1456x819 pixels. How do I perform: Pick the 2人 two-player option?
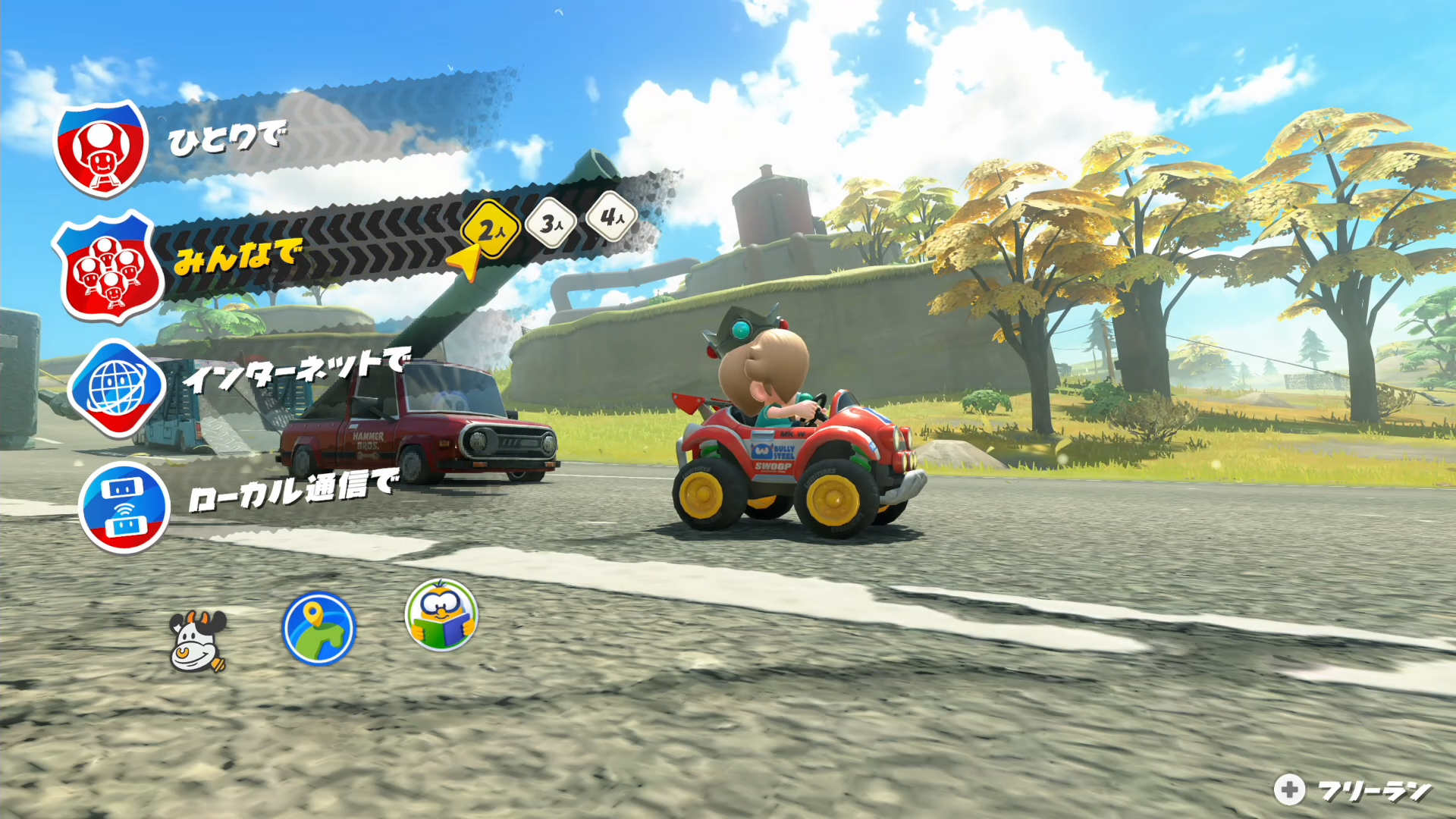(x=491, y=229)
